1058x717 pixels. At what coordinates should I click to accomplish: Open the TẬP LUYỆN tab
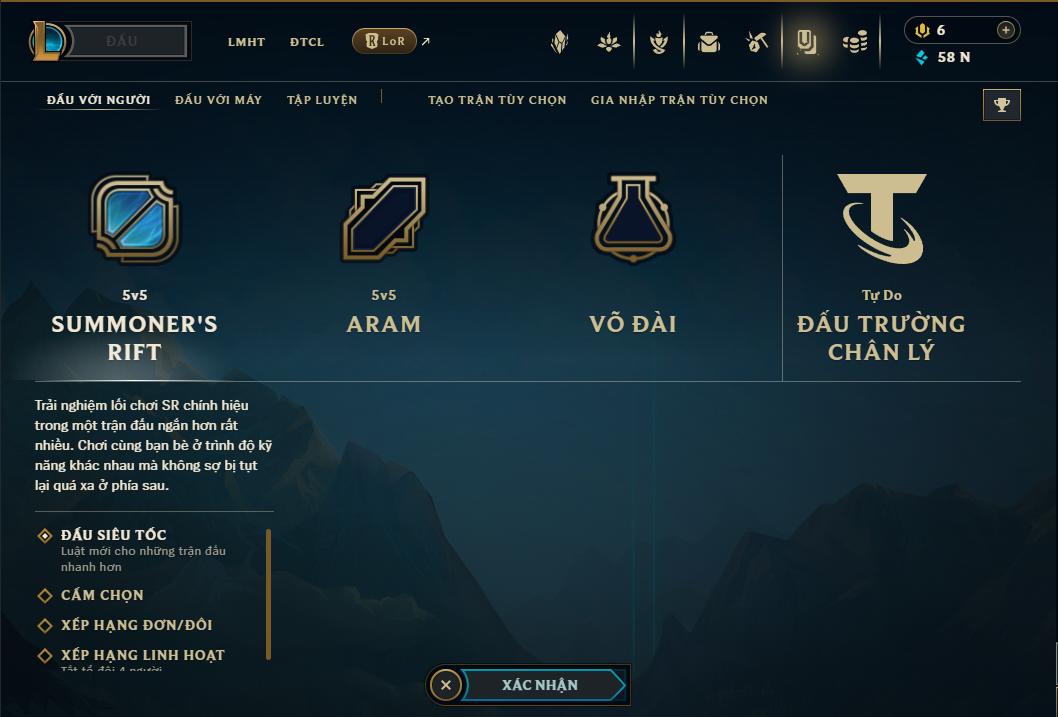322,100
